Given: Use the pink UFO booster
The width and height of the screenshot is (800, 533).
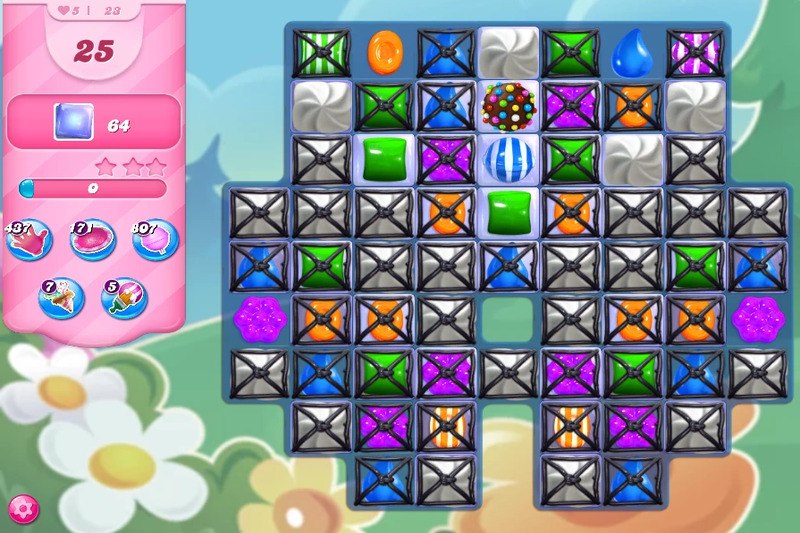Looking at the screenshot, I should [x=92, y=242].
